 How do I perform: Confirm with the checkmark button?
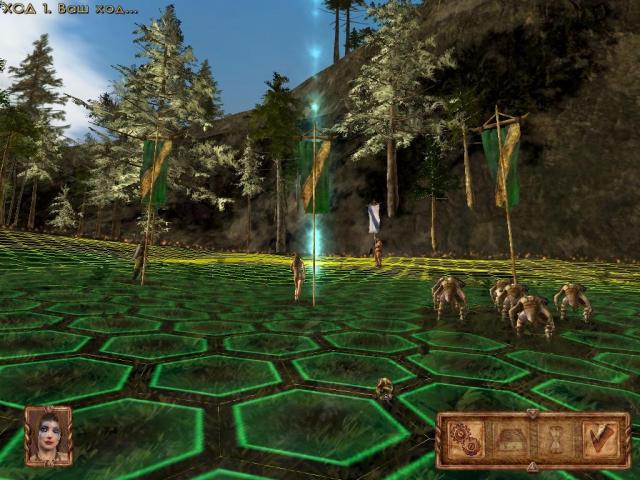(600, 440)
